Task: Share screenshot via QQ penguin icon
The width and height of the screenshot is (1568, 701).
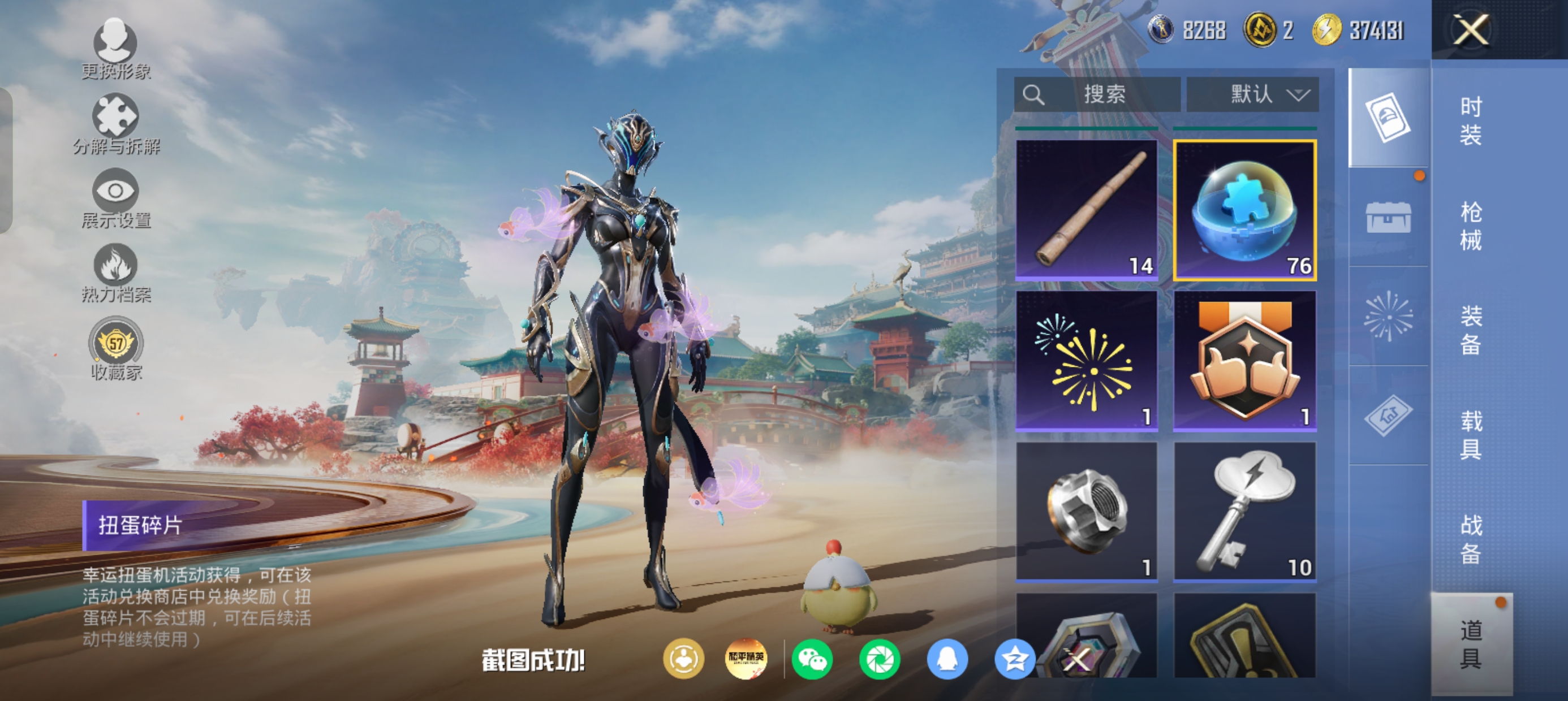Action: pos(946,659)
